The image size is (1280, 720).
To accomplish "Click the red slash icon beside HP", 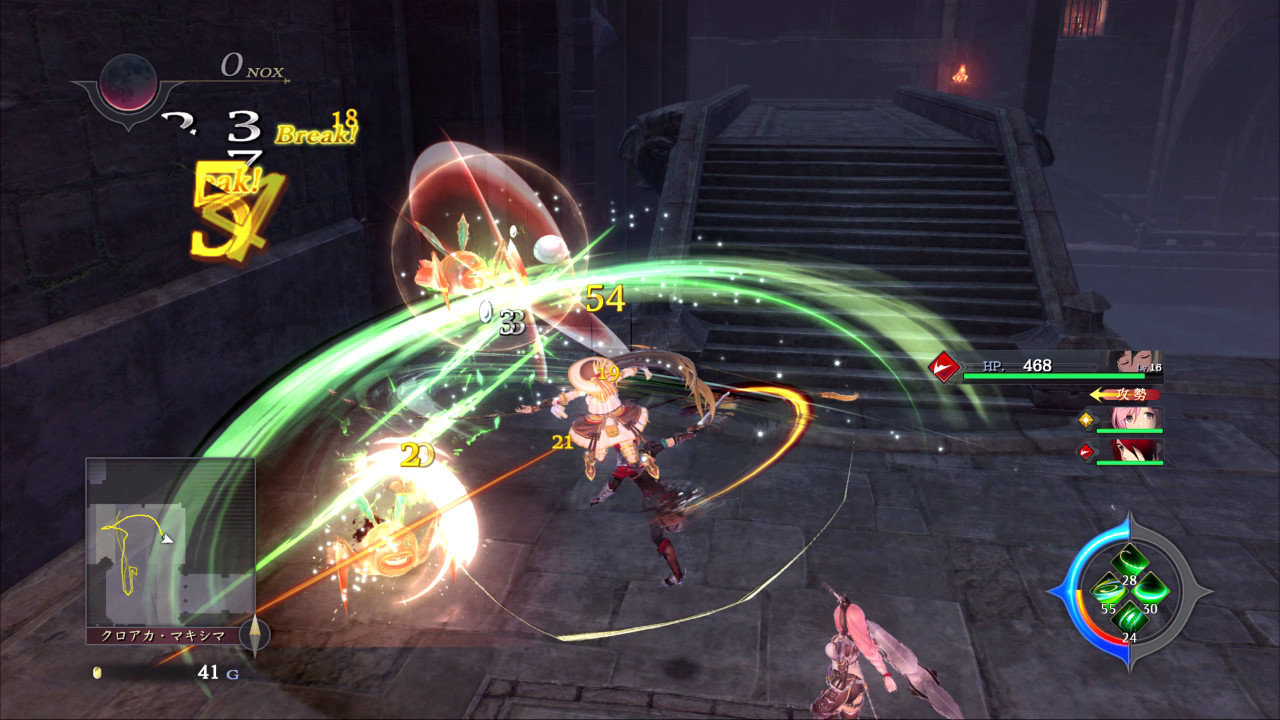I will tap(941, 367).
